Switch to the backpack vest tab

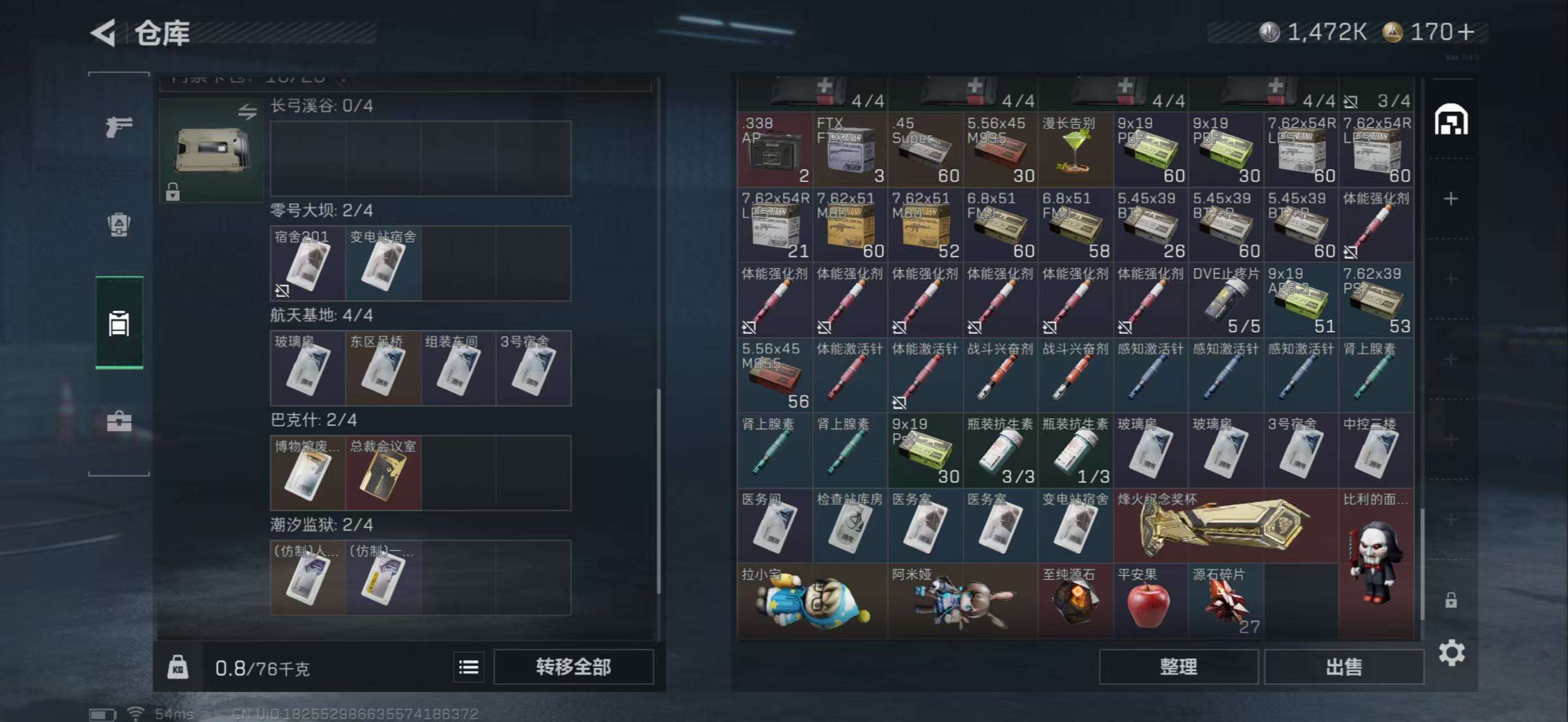pos(119,224)
